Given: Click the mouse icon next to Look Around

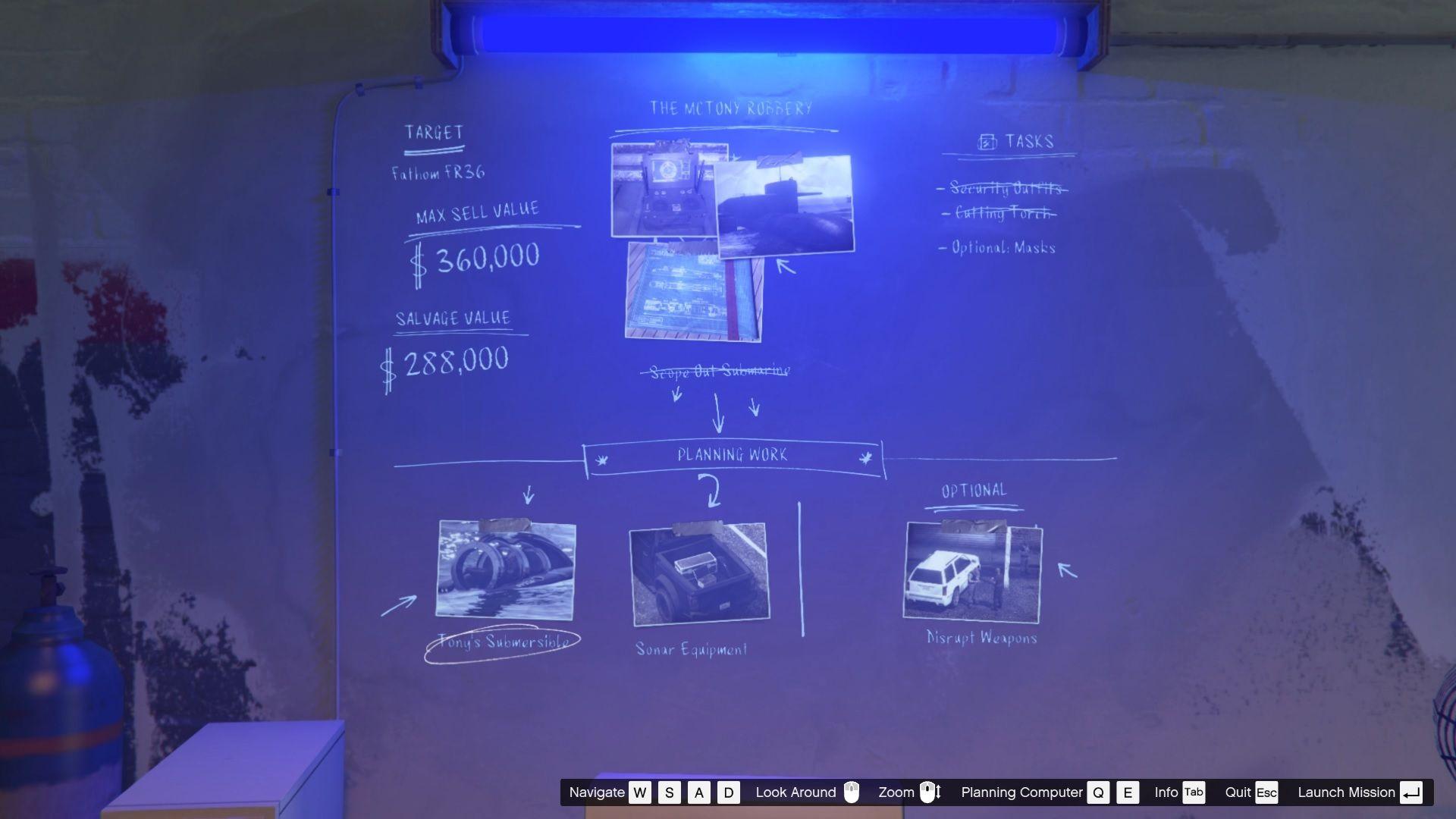Looking at the screenshot, I should (x=852, y=792).
